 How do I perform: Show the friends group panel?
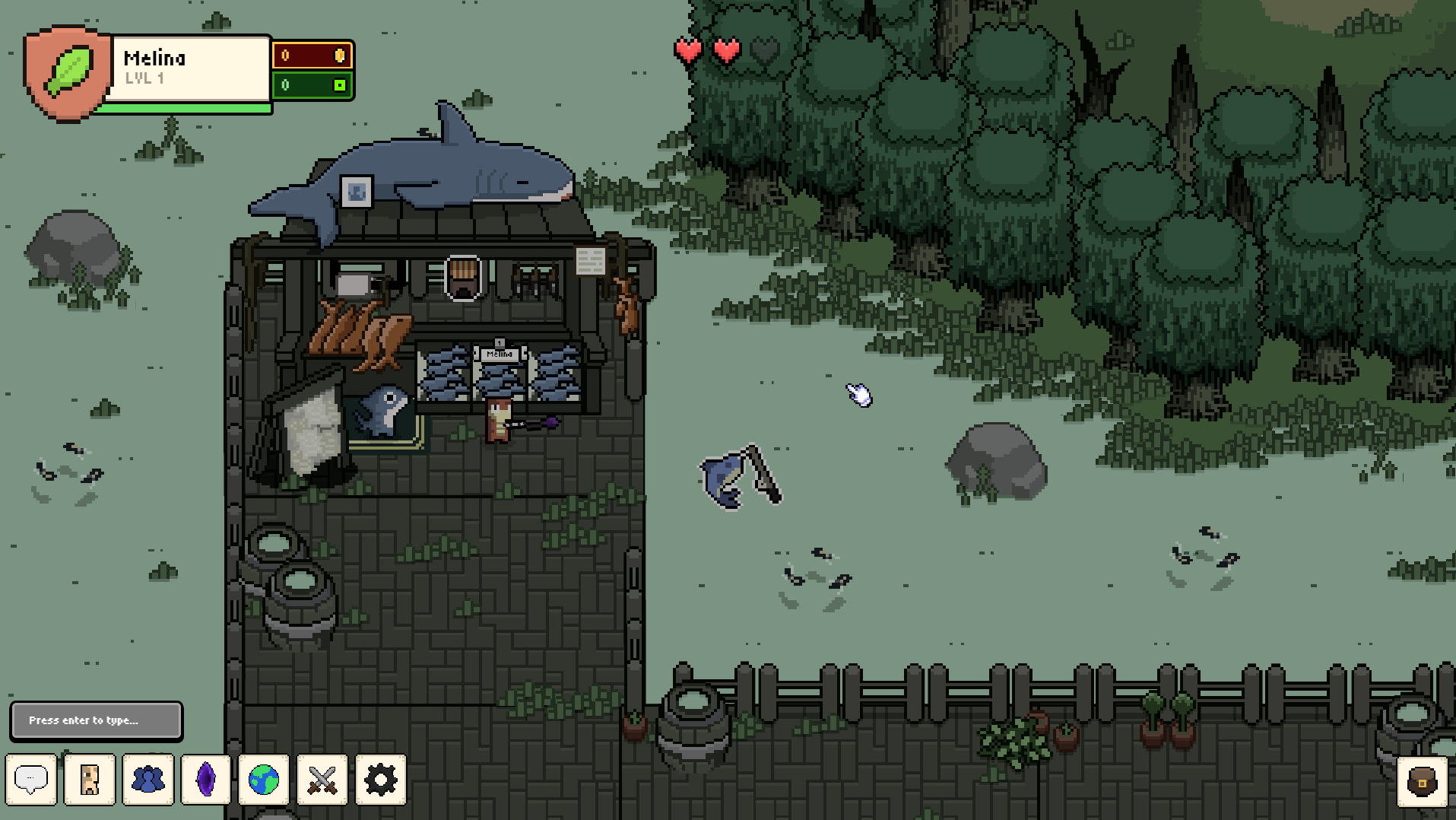[148, 780]
